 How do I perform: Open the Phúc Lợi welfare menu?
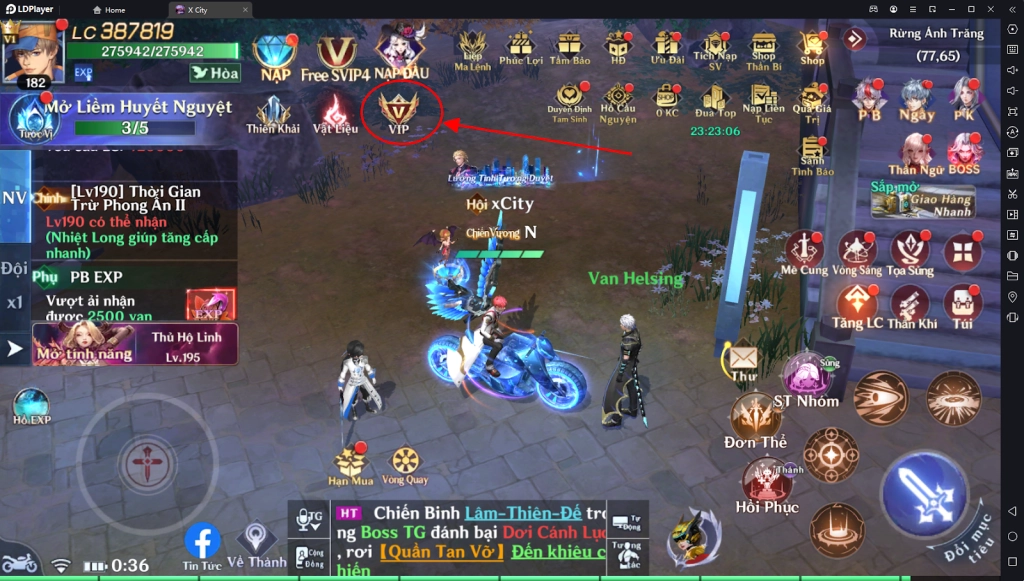(x=519, y=46)
